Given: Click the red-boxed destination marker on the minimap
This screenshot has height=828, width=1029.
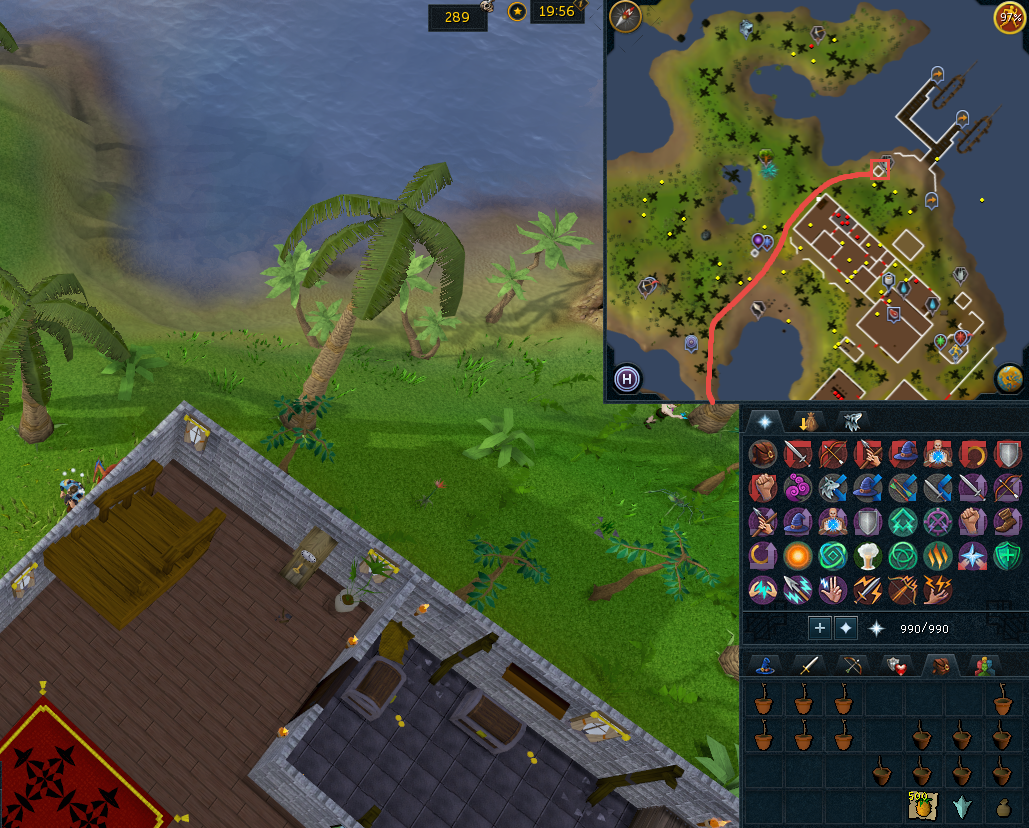Looking at the screenshot, I should tap(880, 170).
